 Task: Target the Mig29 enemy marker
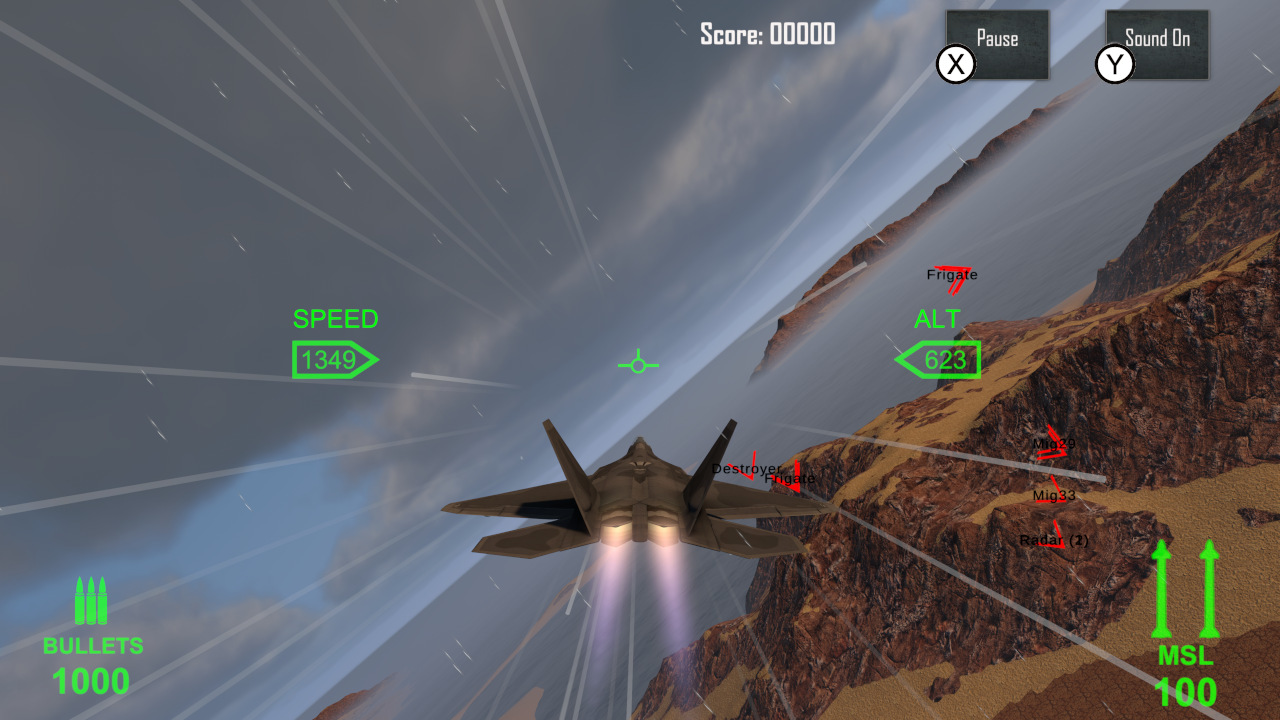(1052, 444)
